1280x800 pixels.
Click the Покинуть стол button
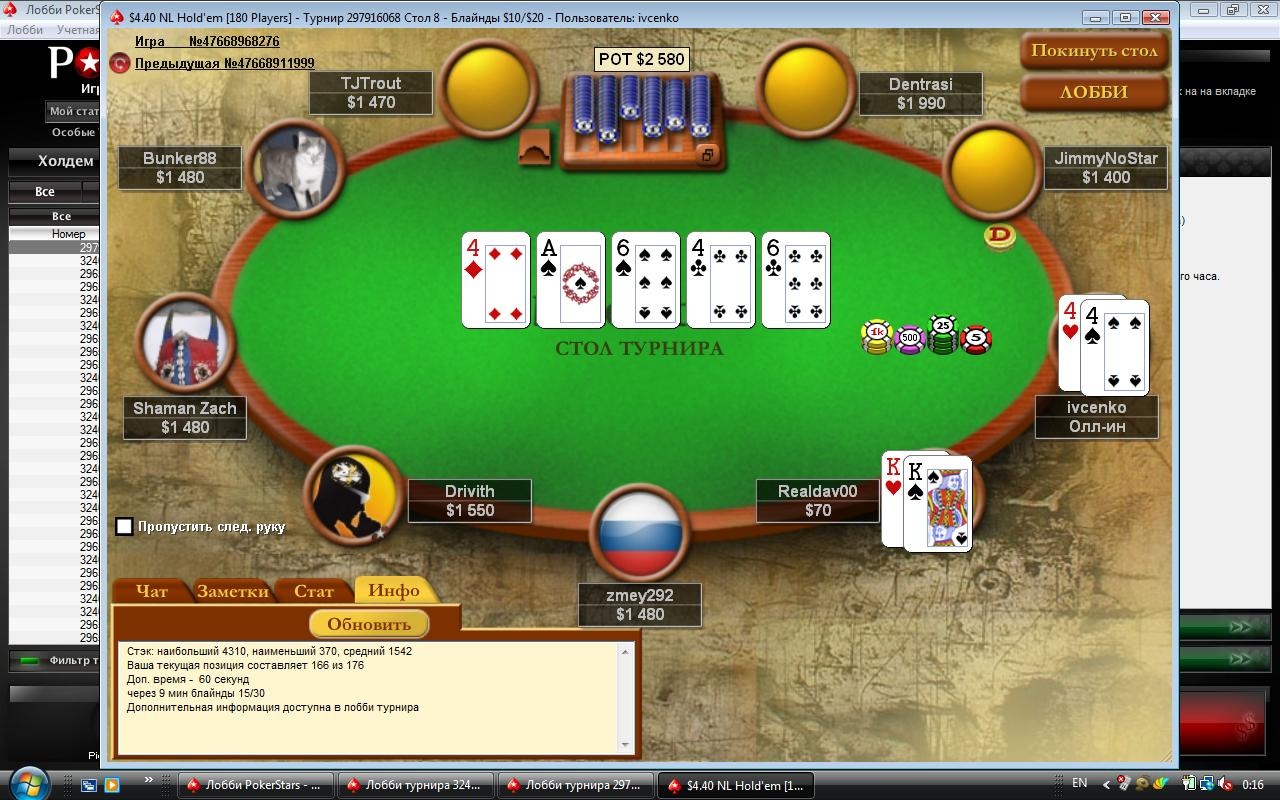click(1094, 51)
